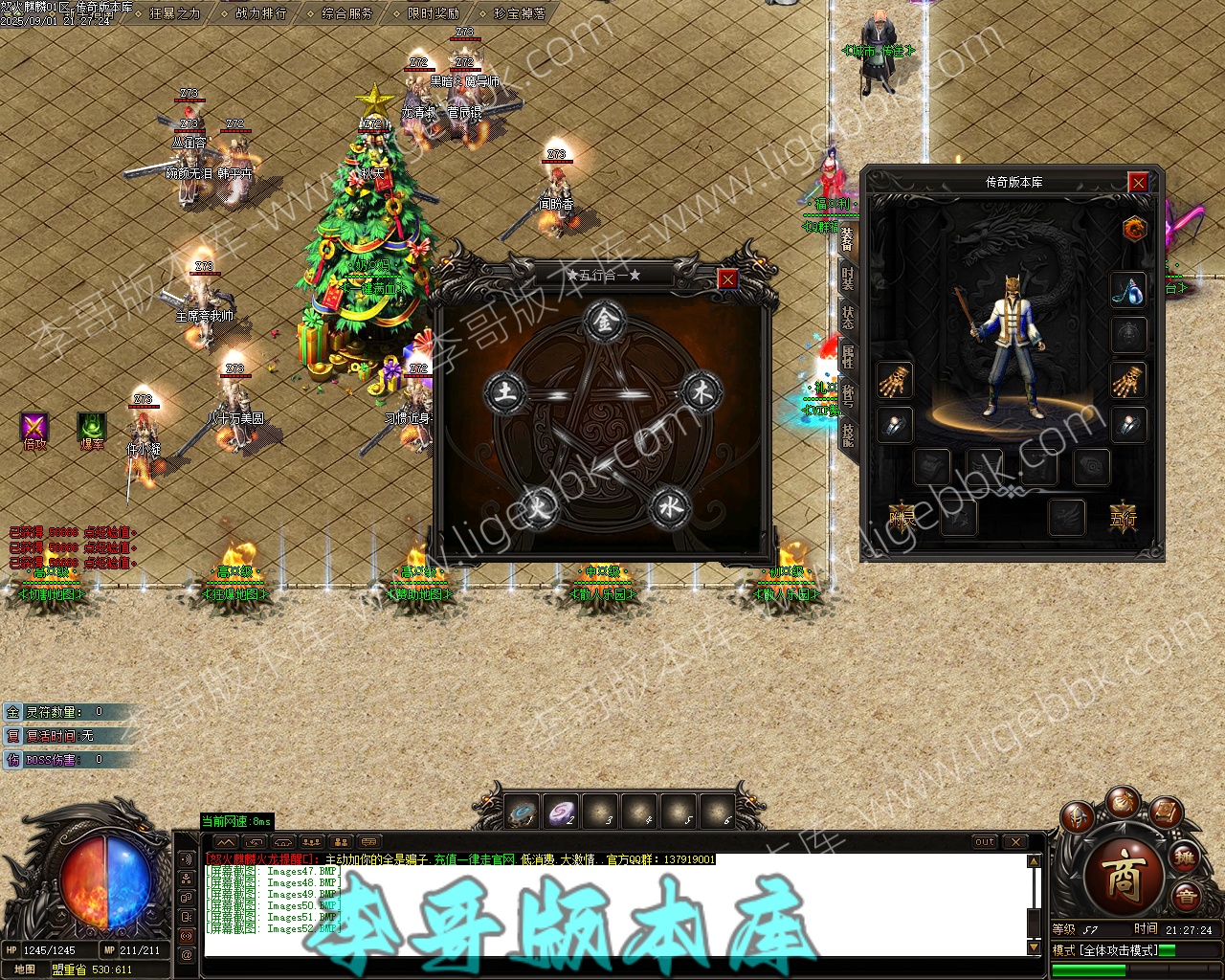Close the 传奇版本库 character panel
1225x980 pixels.
[1138, 182]
